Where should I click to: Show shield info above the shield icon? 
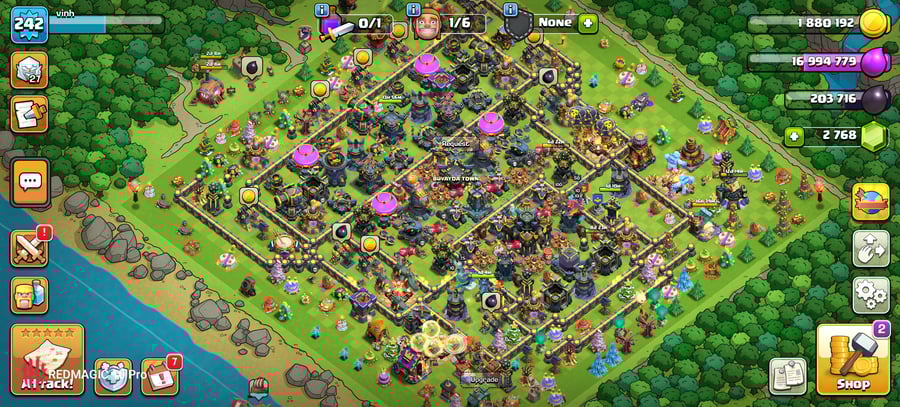[x=510, y=10]
